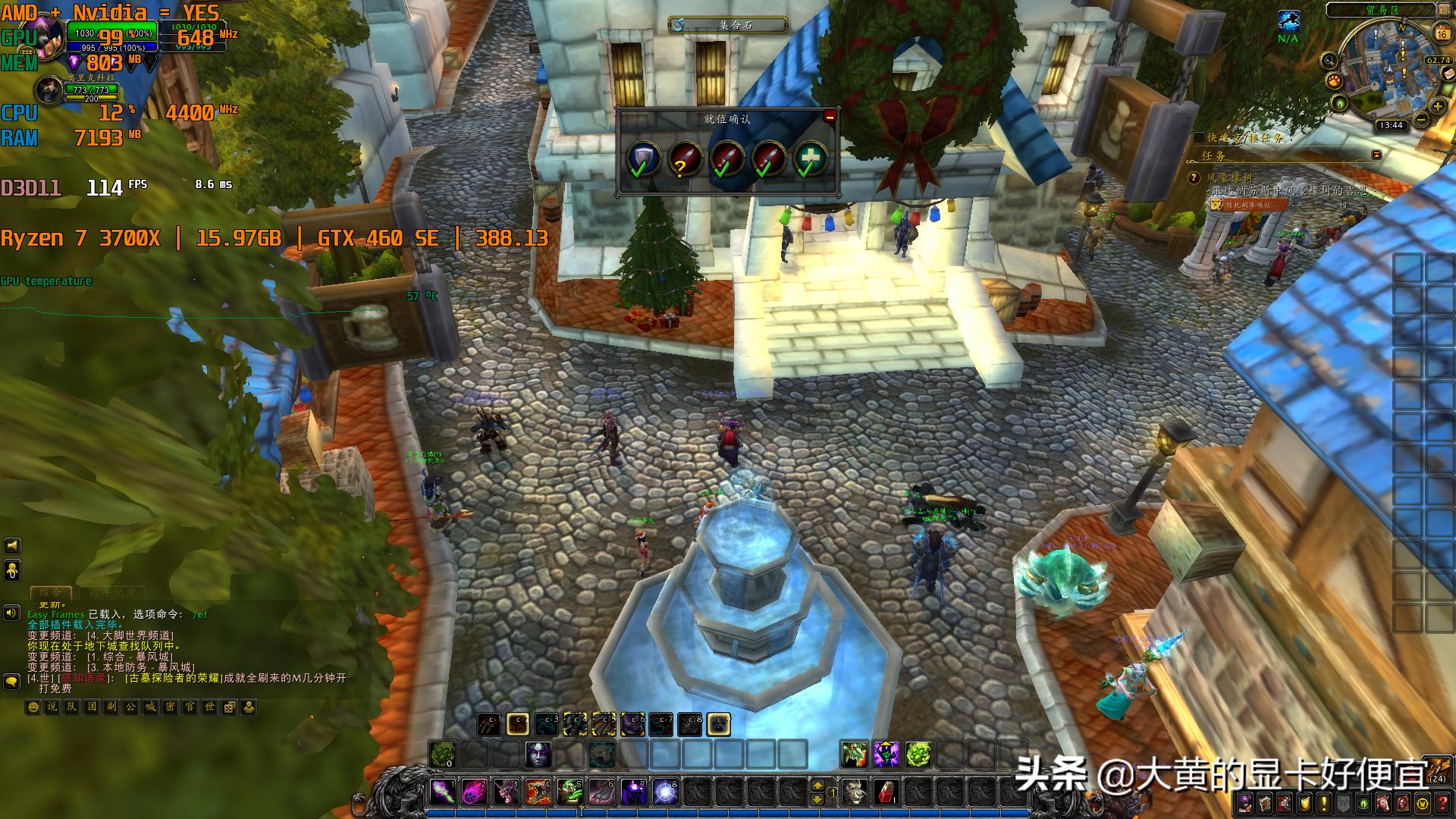Viewport: 1456px width, 819px height.
Task: Open the calendar showing day 16
Action: coord(1442,33)
